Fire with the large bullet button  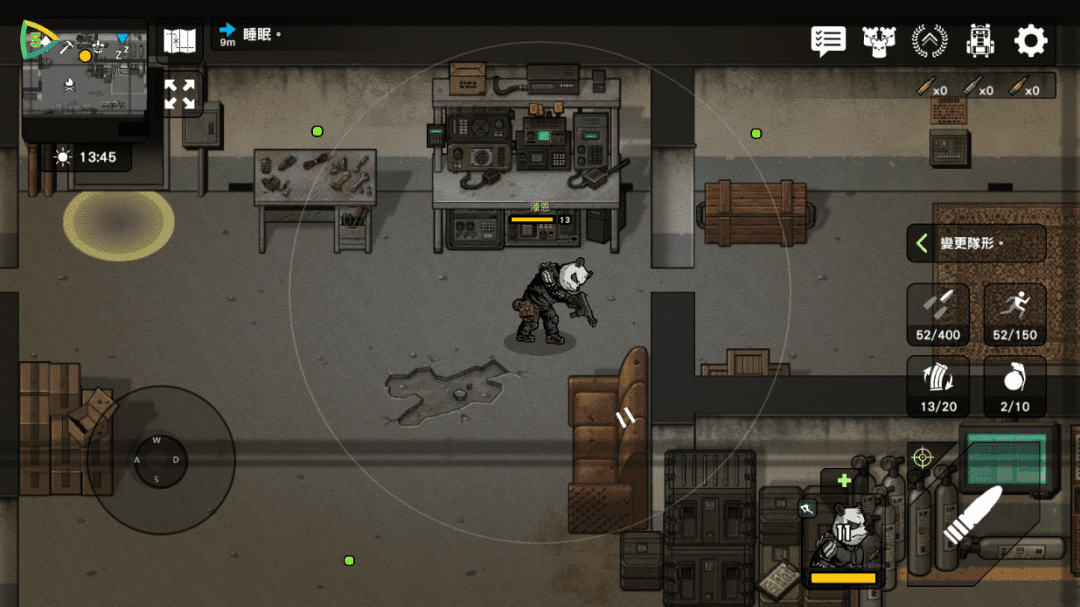(972, 516)
